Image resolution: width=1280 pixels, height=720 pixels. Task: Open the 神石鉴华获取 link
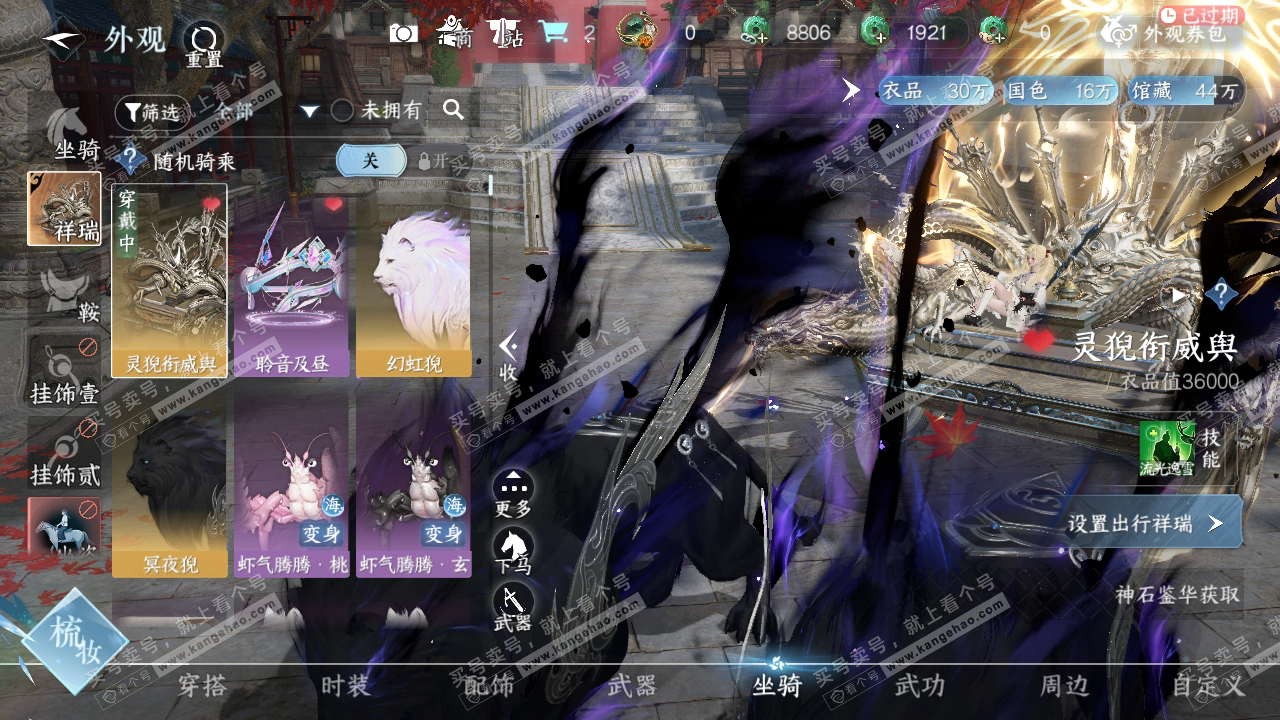tap(1177, 594)
